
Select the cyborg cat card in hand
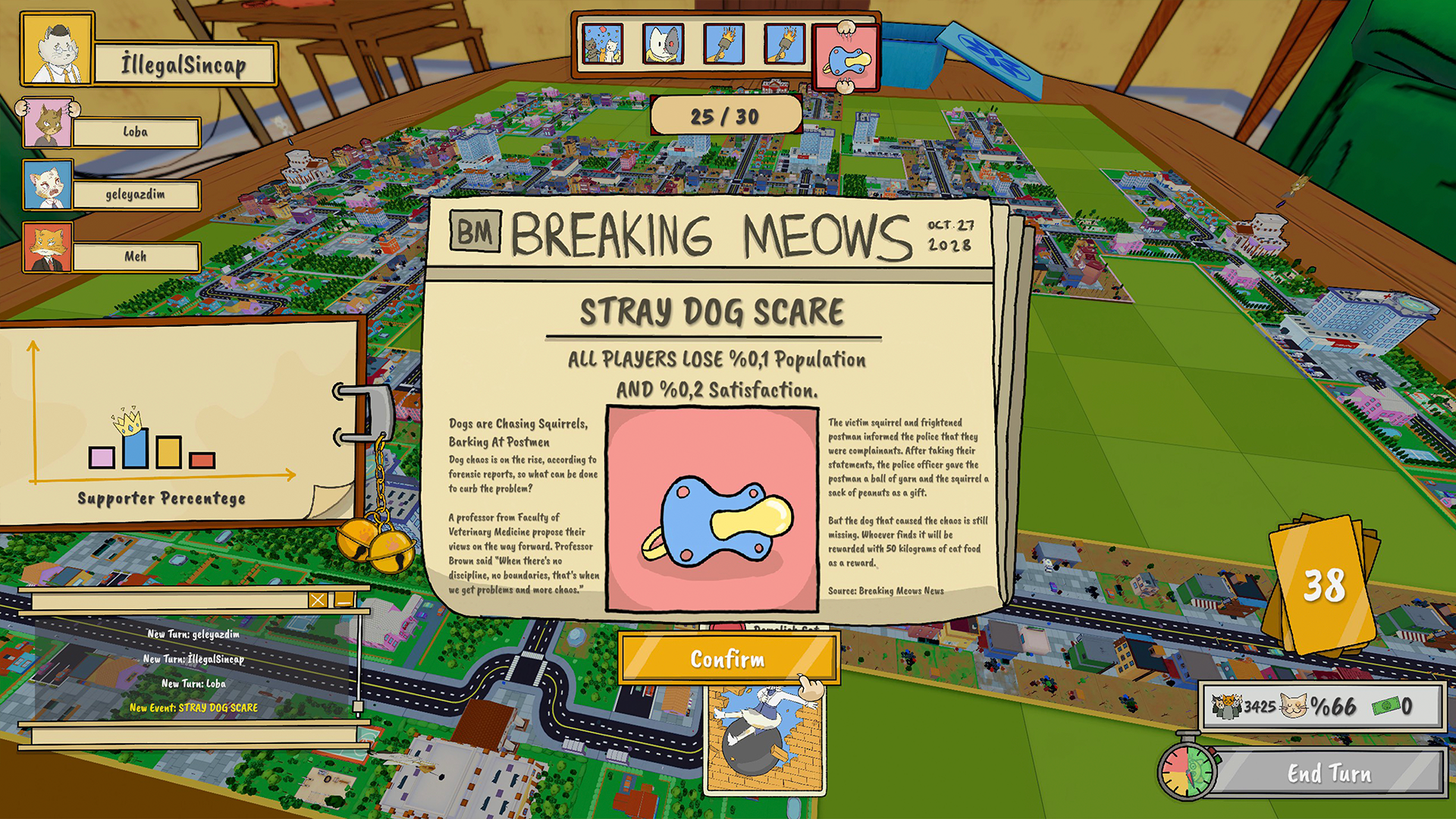click(x=662, y=45)
